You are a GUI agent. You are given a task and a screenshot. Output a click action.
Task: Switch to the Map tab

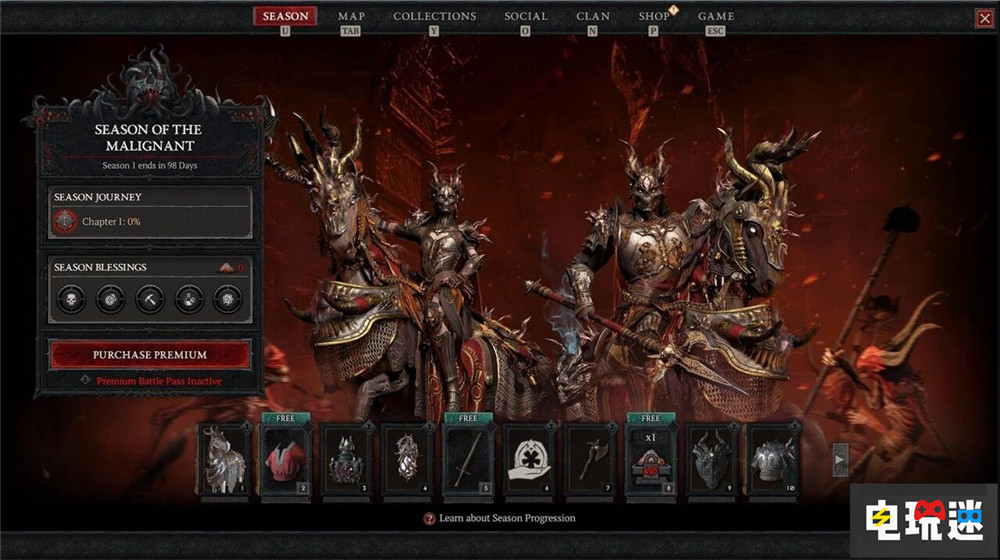[351, 16]
